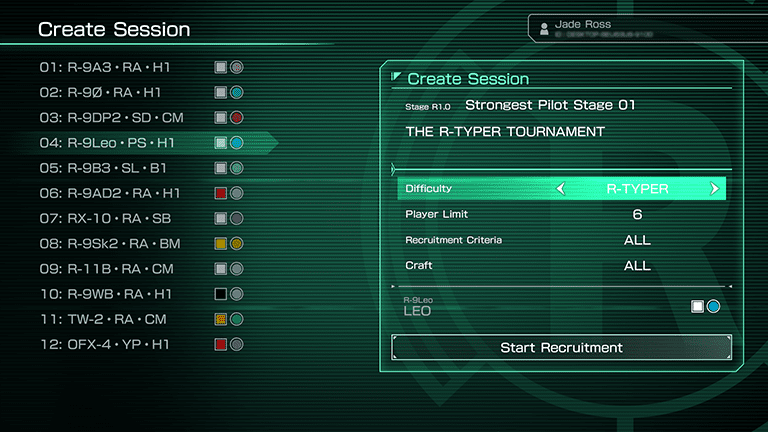Viewport: 768px width, 432px height.
Task: Decrease difficulty with the left arrow
Action: [561, 188]
